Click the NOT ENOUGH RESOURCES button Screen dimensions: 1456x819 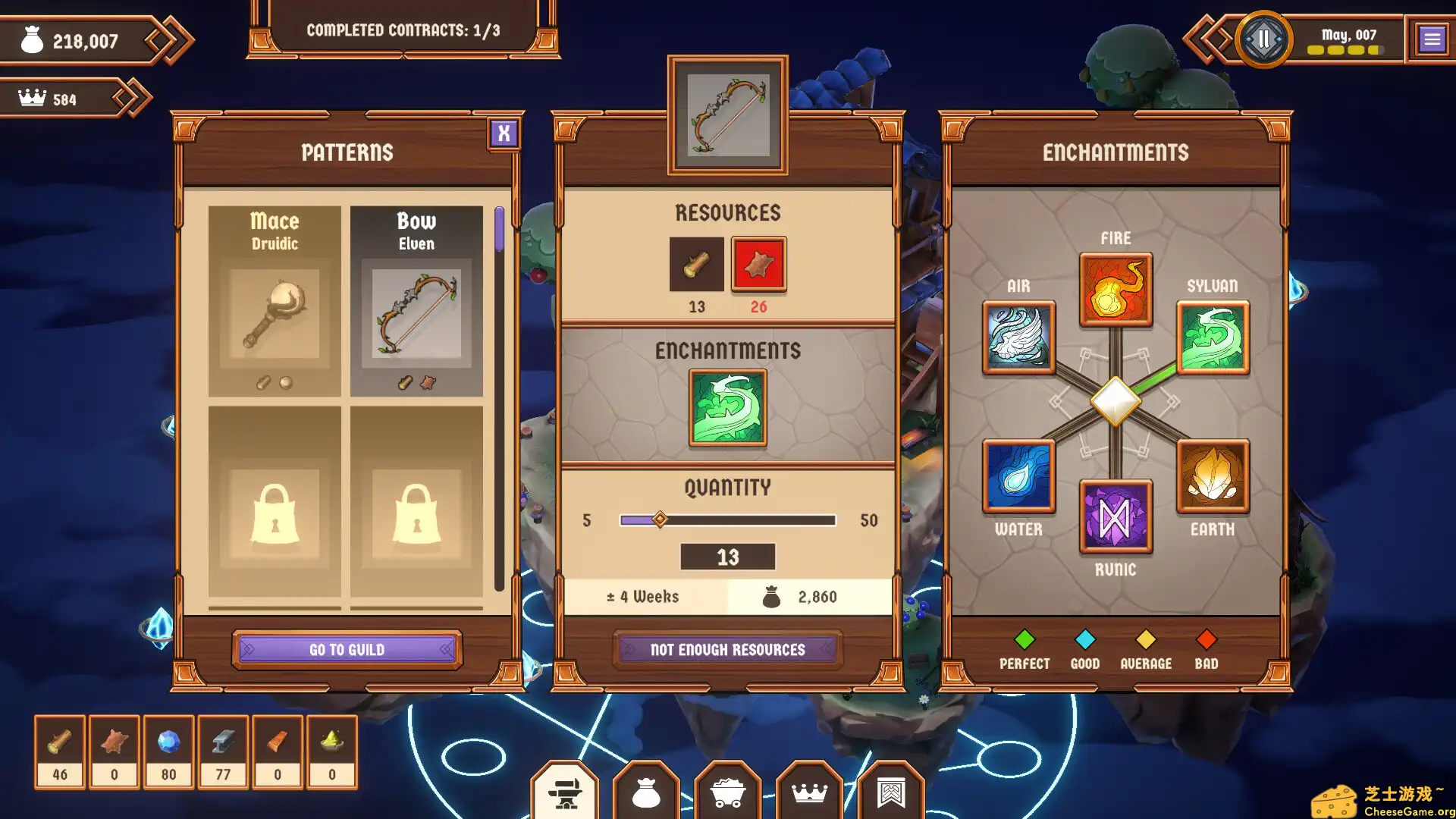pos(726,649)
